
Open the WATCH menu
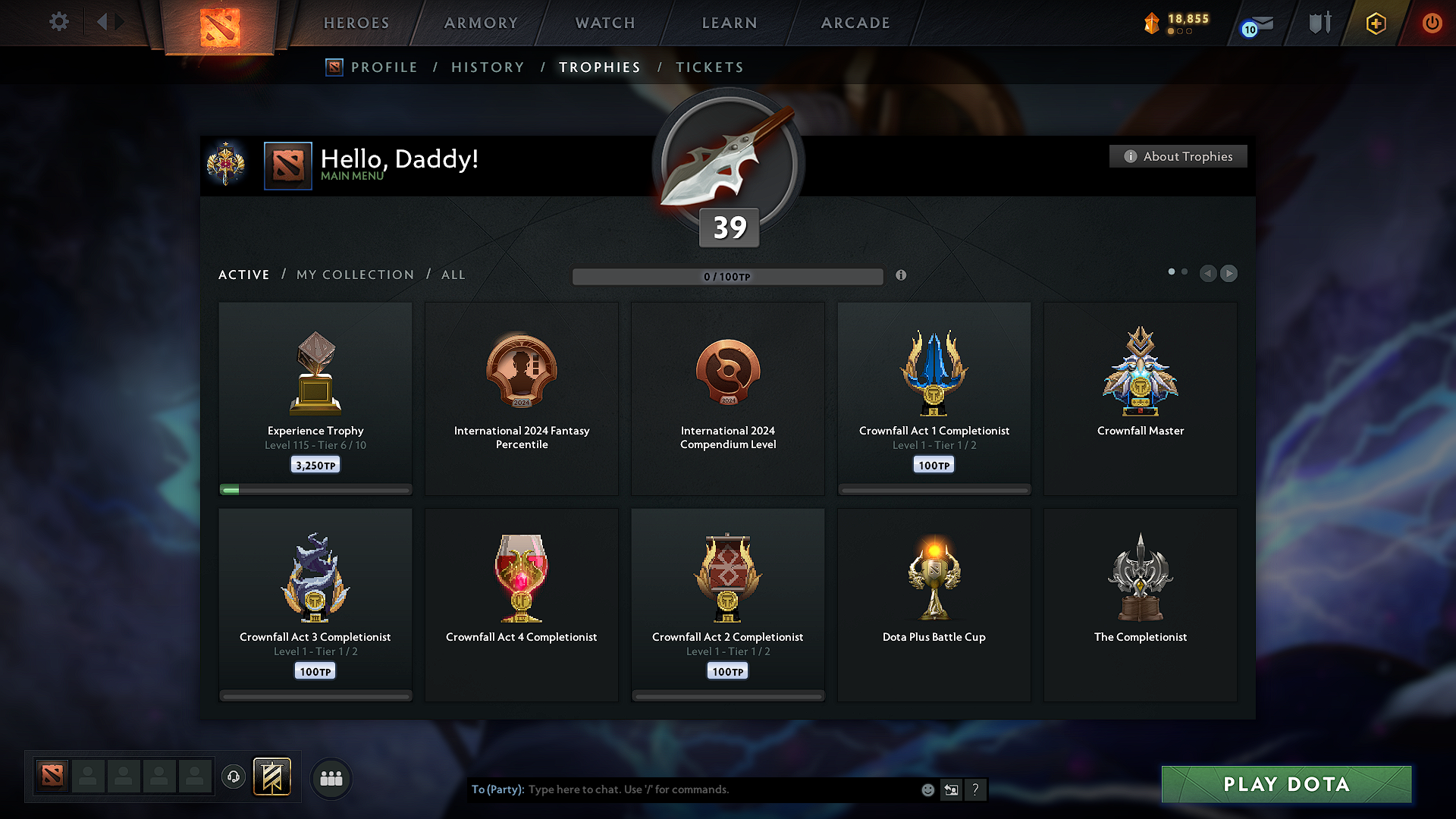point(604,23)
